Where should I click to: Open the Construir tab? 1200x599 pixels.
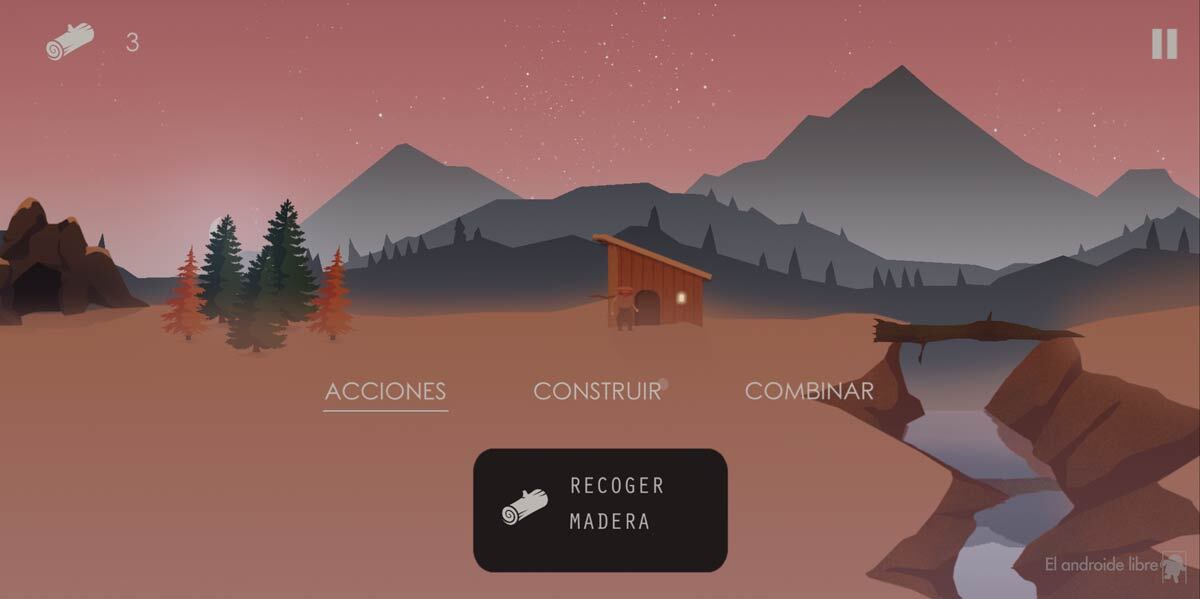(x=597, y=391)
